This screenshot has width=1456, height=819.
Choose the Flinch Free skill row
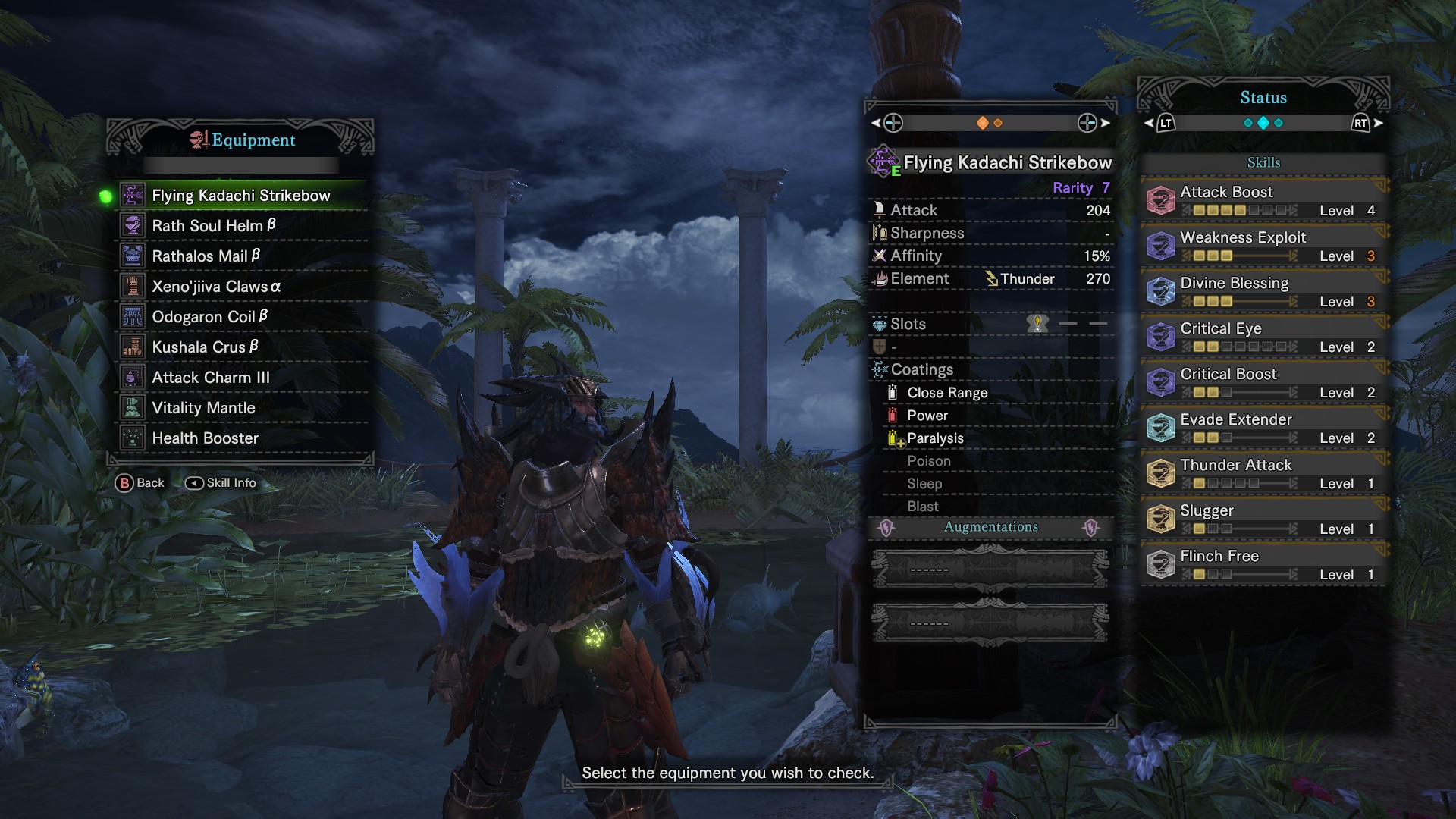coord(1263,564)
